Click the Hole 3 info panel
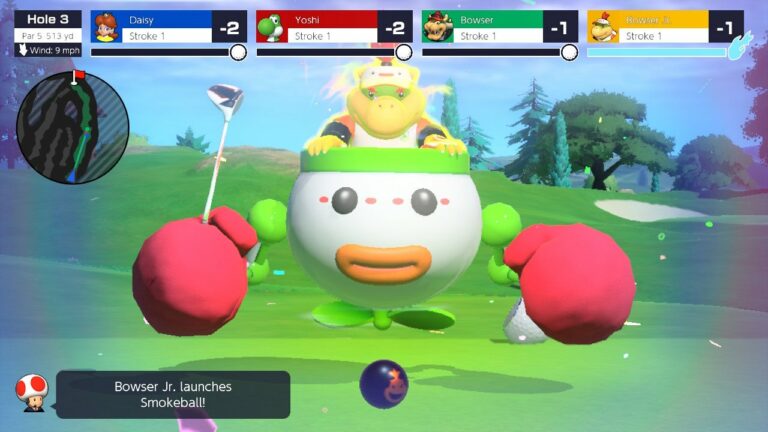Viewport: 768px width, 432px height. tap(48, 34)
